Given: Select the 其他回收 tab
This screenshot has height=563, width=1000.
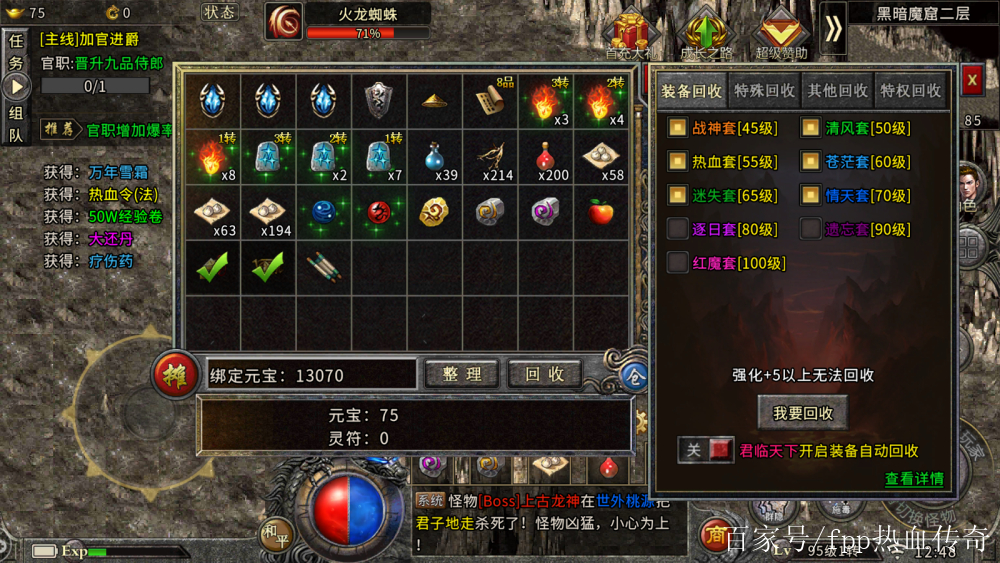Looking at the screenshot, I should click(x=838, y=91).
